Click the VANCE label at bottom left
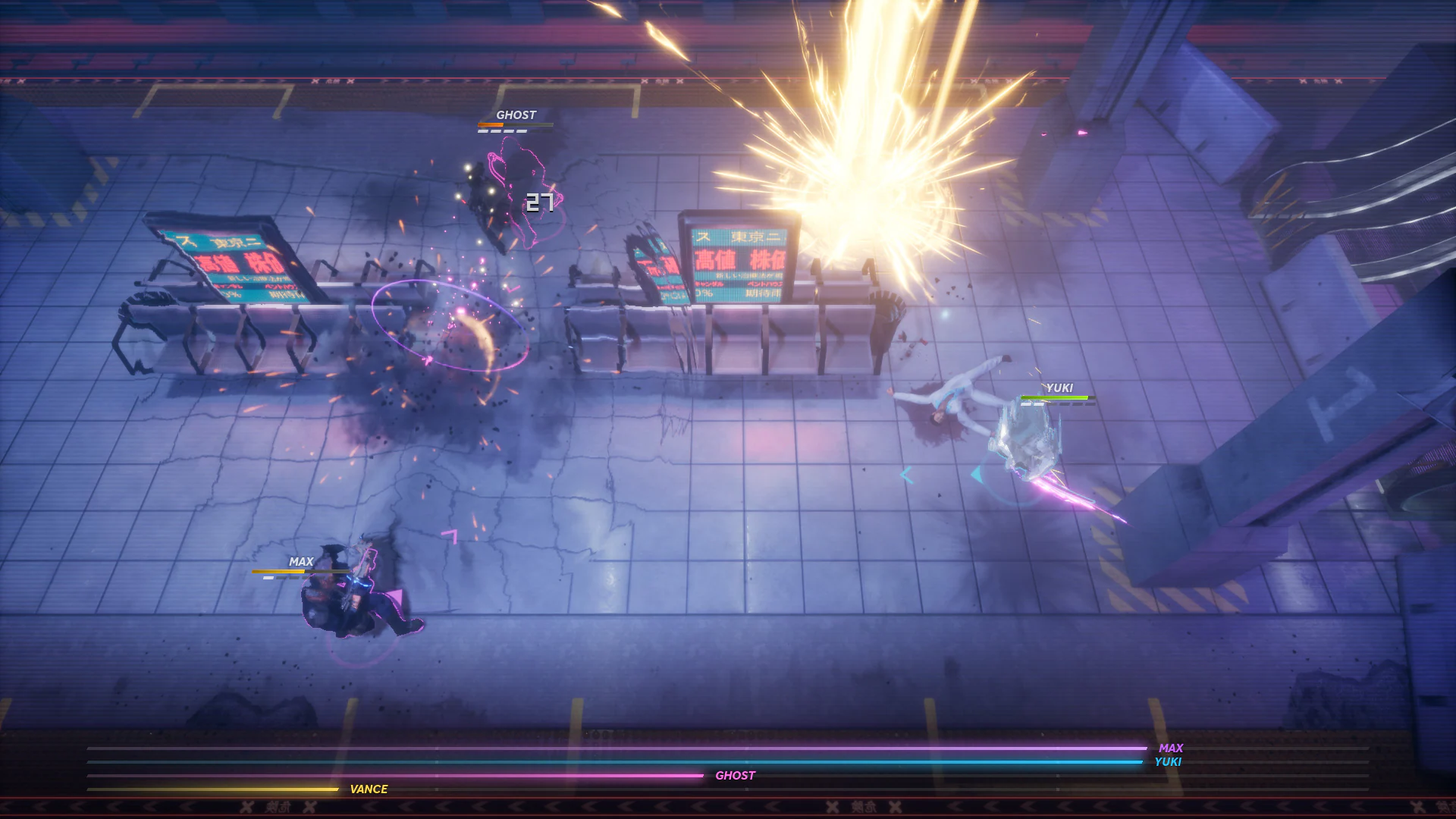The image size is (1456, 819). 369,789
